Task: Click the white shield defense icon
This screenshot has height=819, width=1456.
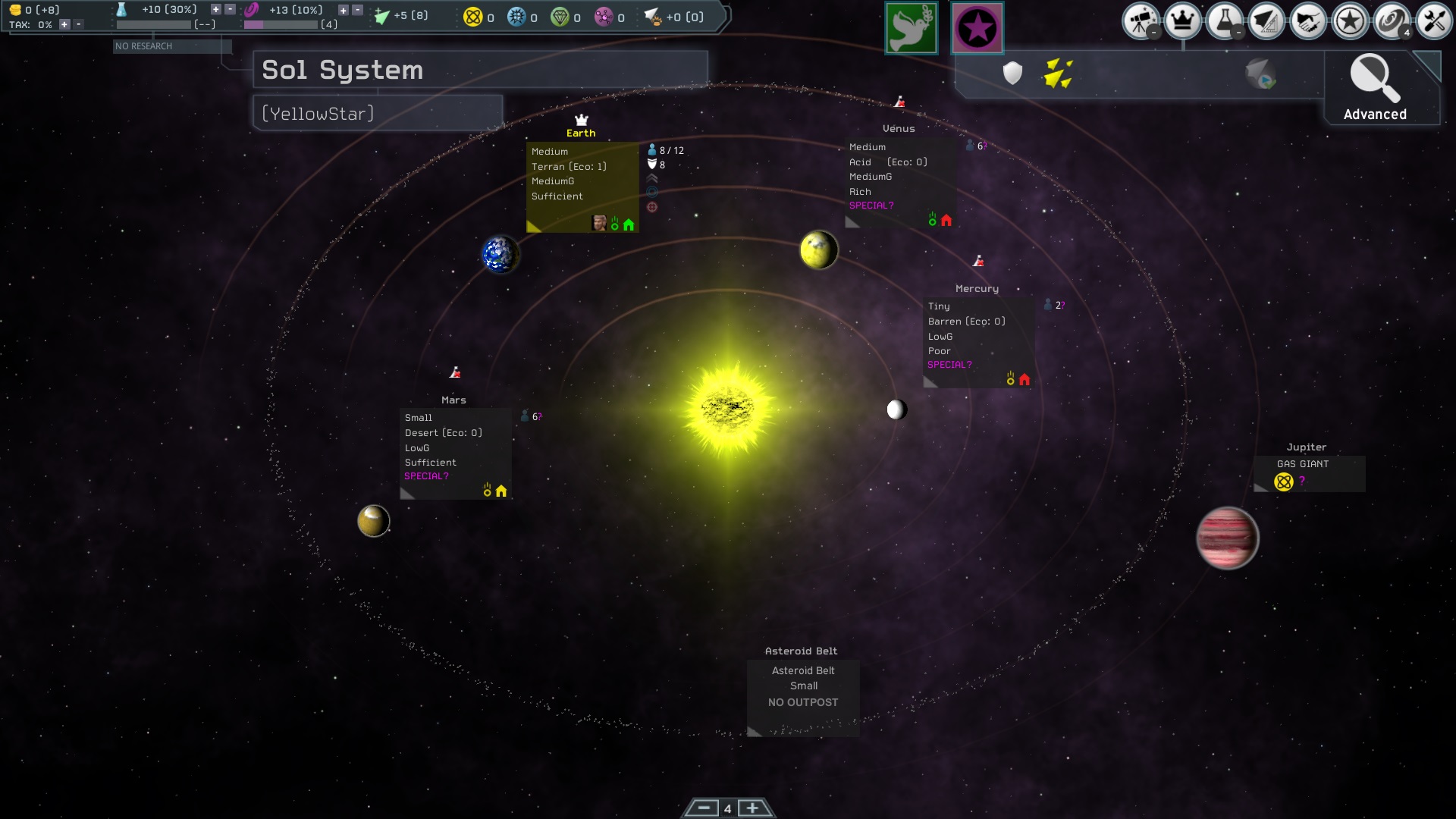Action: click(1012, 74)
